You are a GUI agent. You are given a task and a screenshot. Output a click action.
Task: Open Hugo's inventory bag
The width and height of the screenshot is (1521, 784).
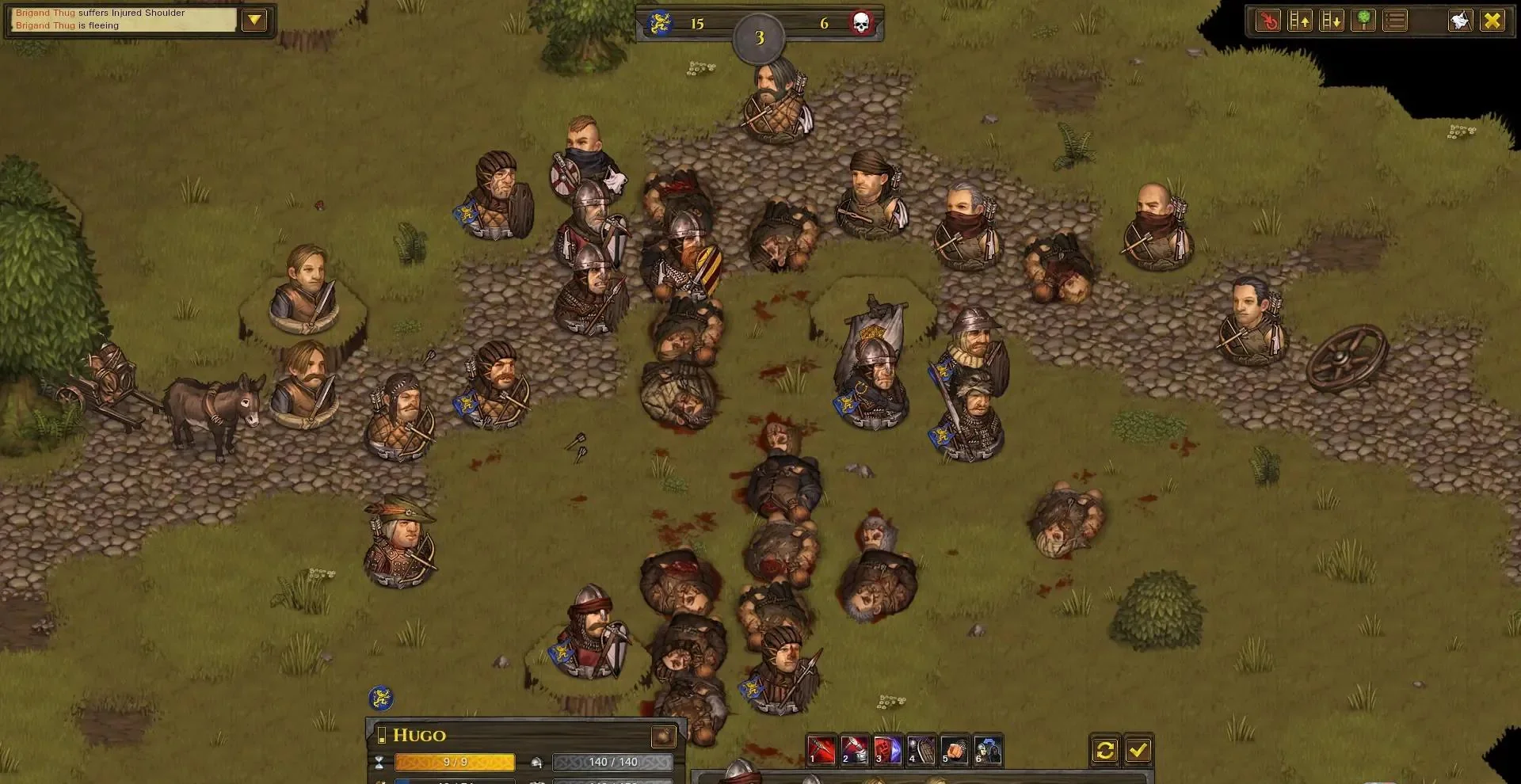click(x=663, y=736)
